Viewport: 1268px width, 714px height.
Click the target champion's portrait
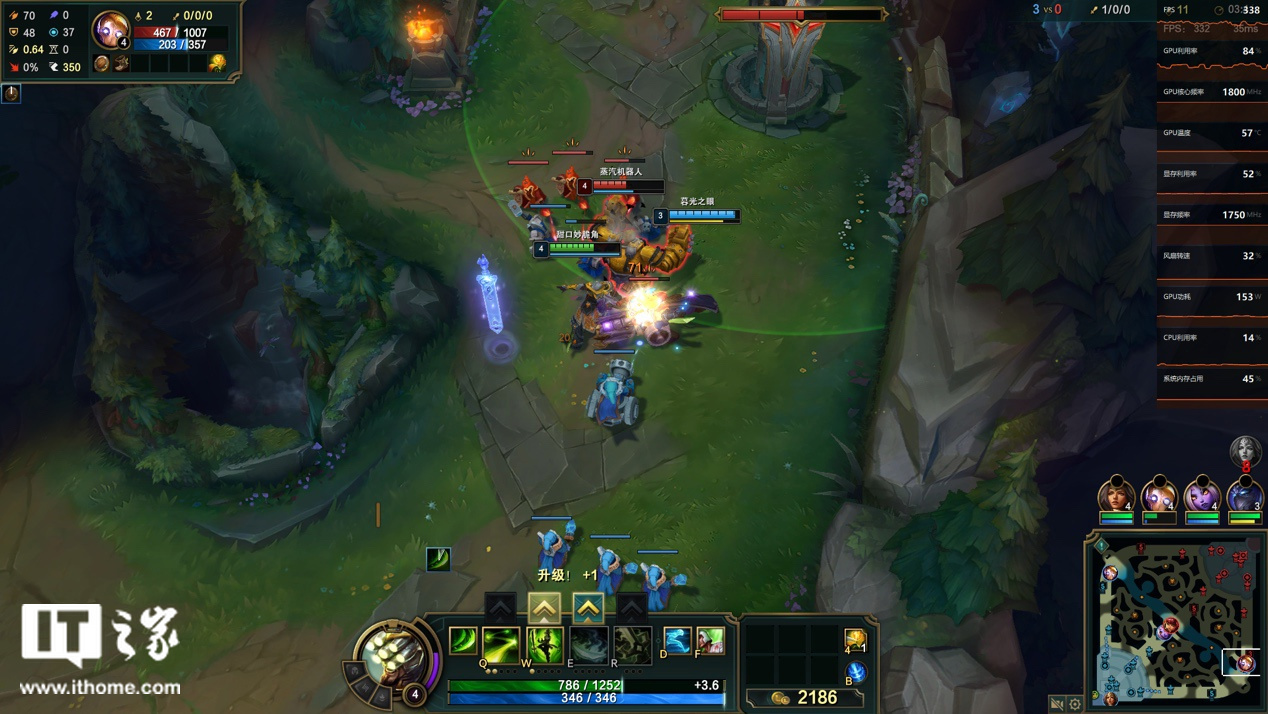pyautogui.click(x=109, y=29)
